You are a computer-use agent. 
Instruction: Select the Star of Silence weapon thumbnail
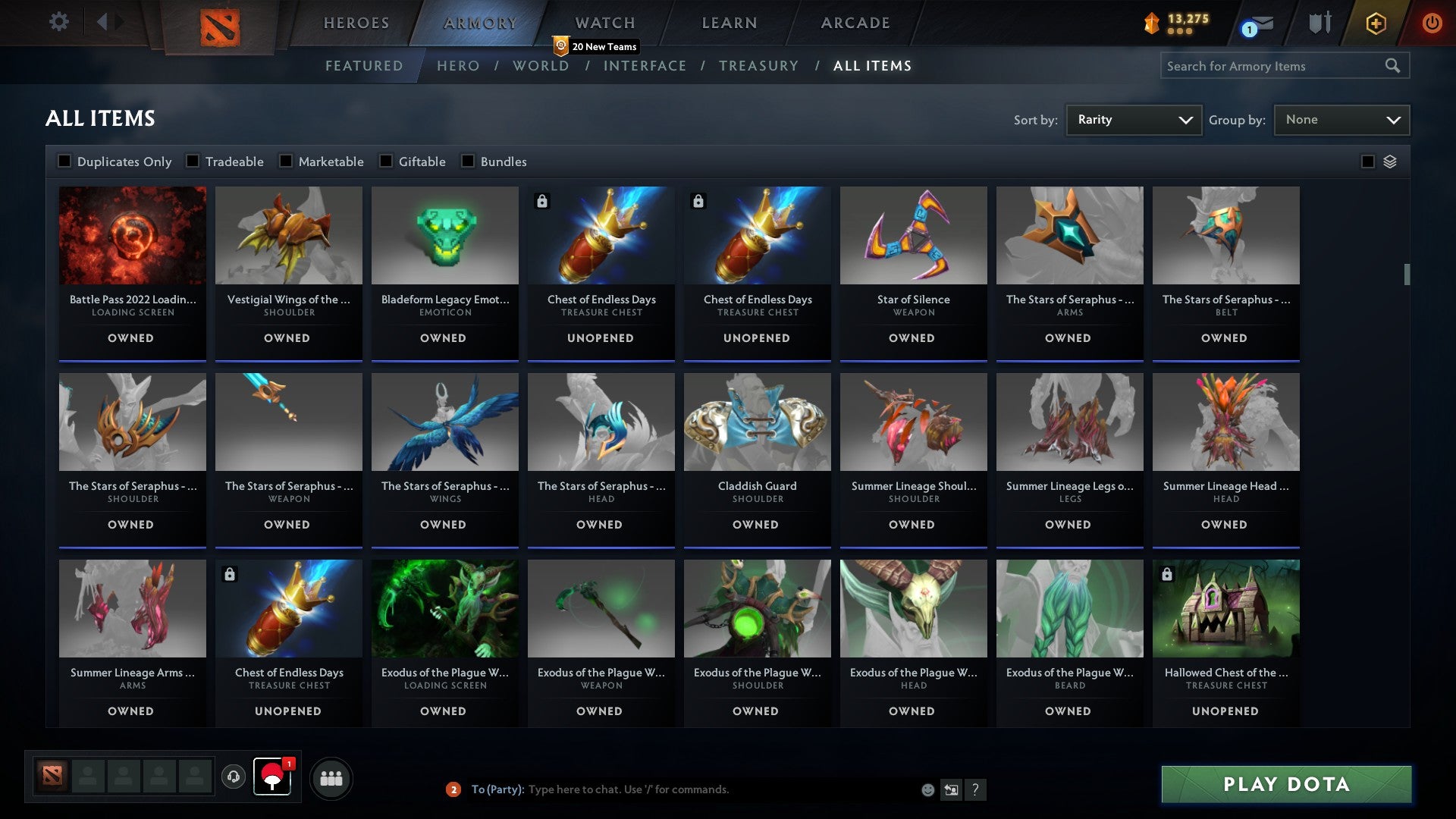click(x=912, y=235)
